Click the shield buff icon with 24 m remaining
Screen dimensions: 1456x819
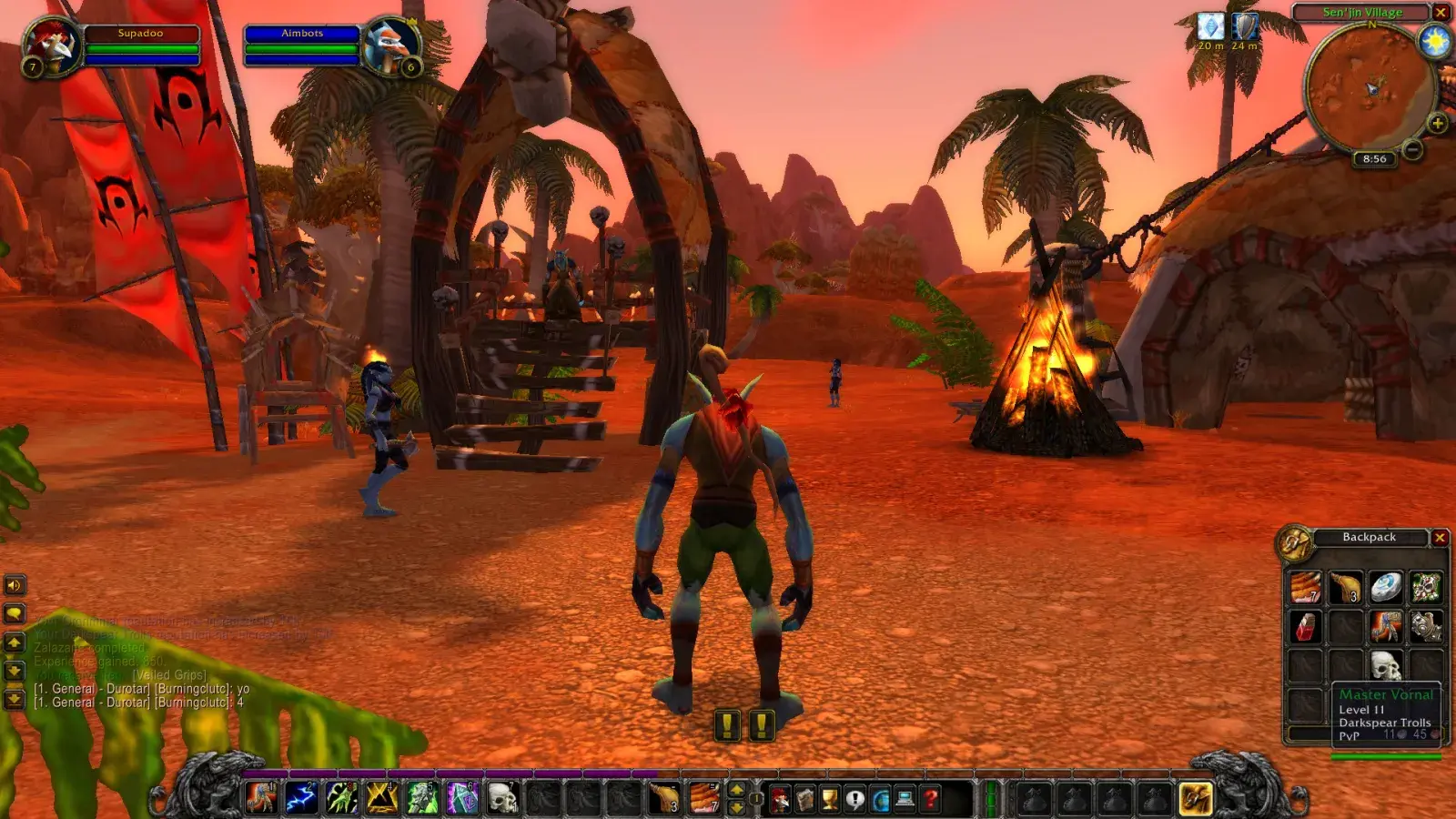point(1244,26)
